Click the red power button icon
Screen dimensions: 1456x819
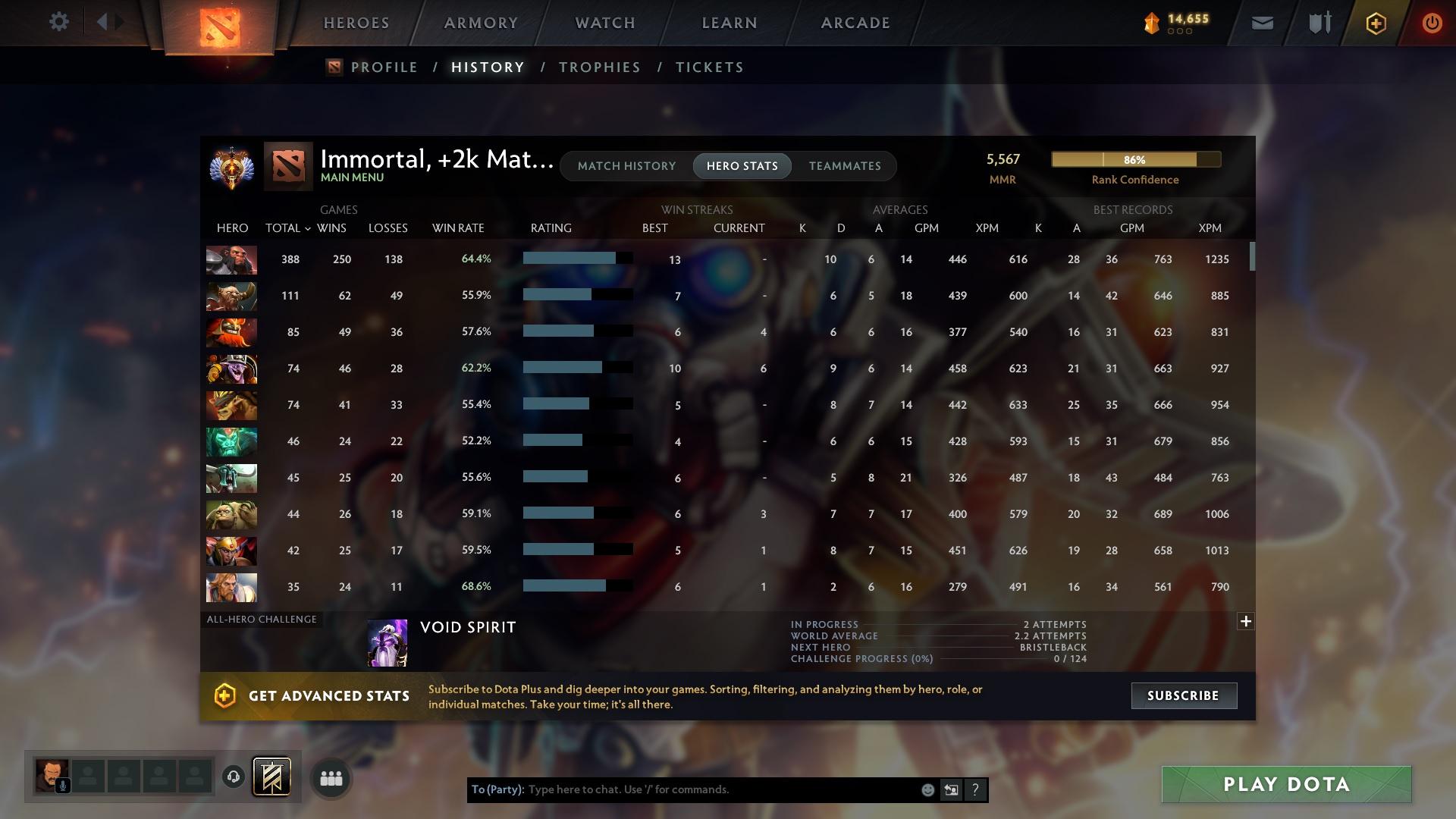(x=1432, y=23)
